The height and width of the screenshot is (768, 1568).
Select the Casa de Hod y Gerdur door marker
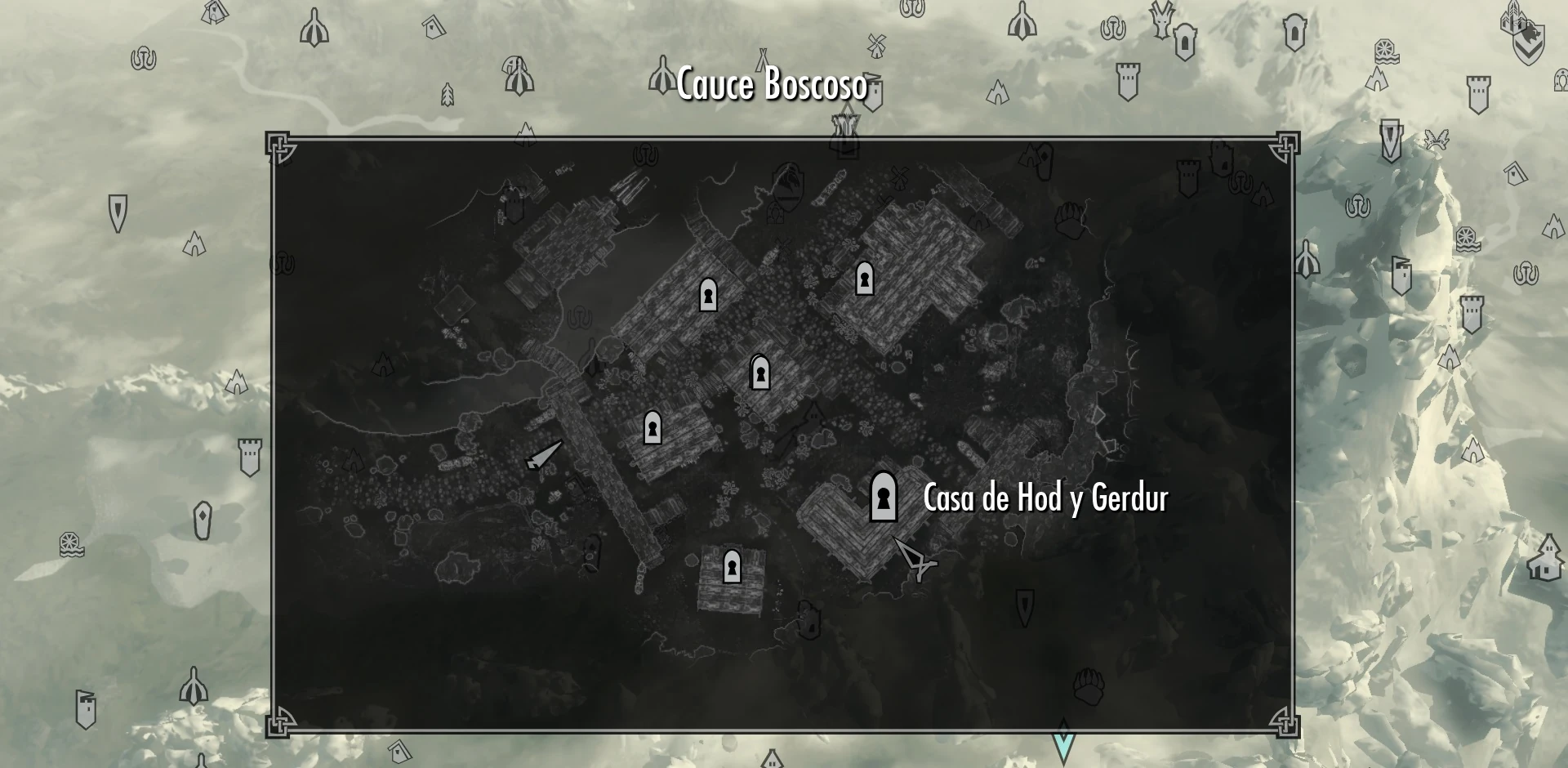pyautogui.click(x=883, y=498)
